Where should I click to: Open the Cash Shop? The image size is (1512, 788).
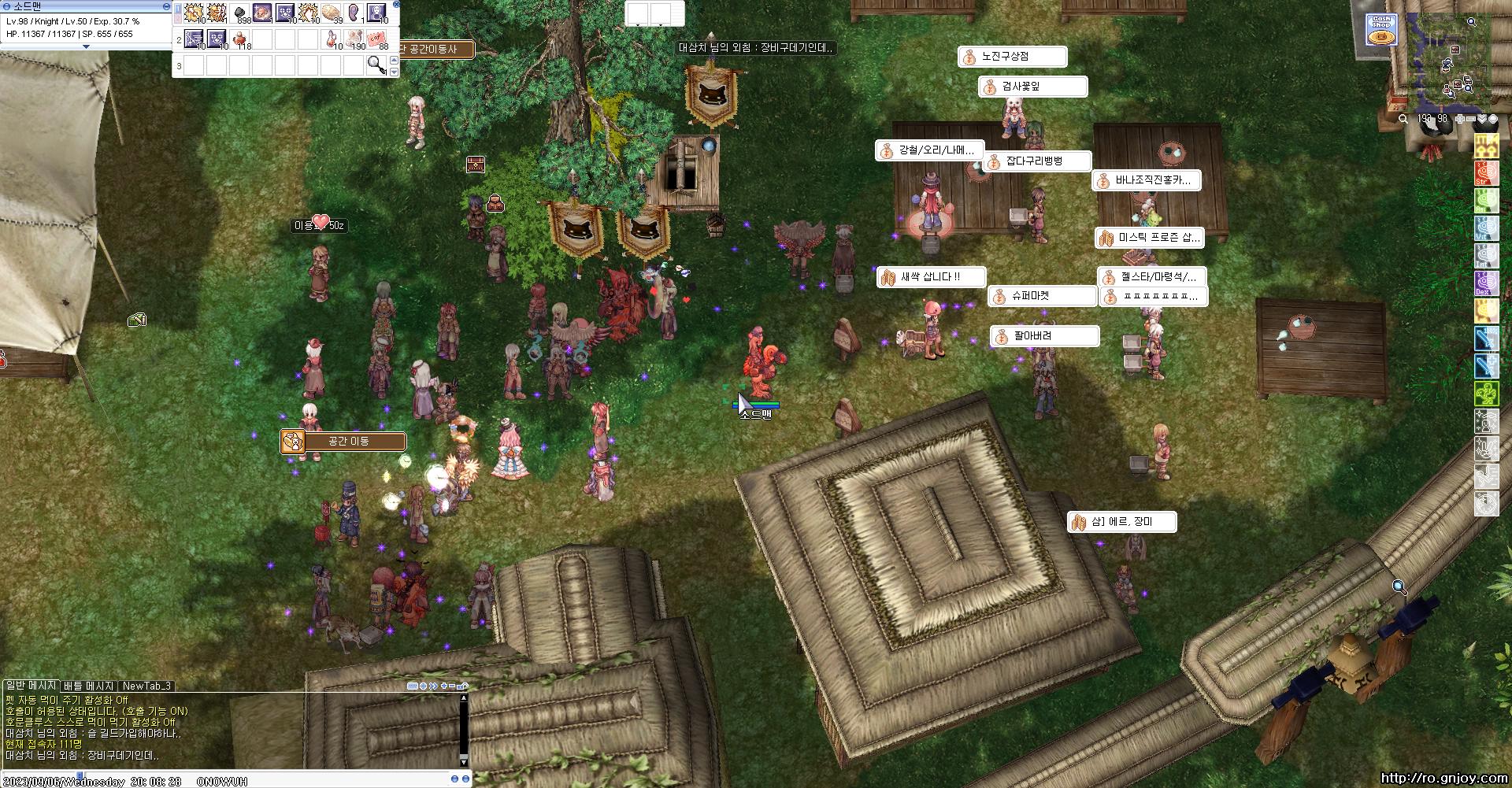(x=1380, y=30)
